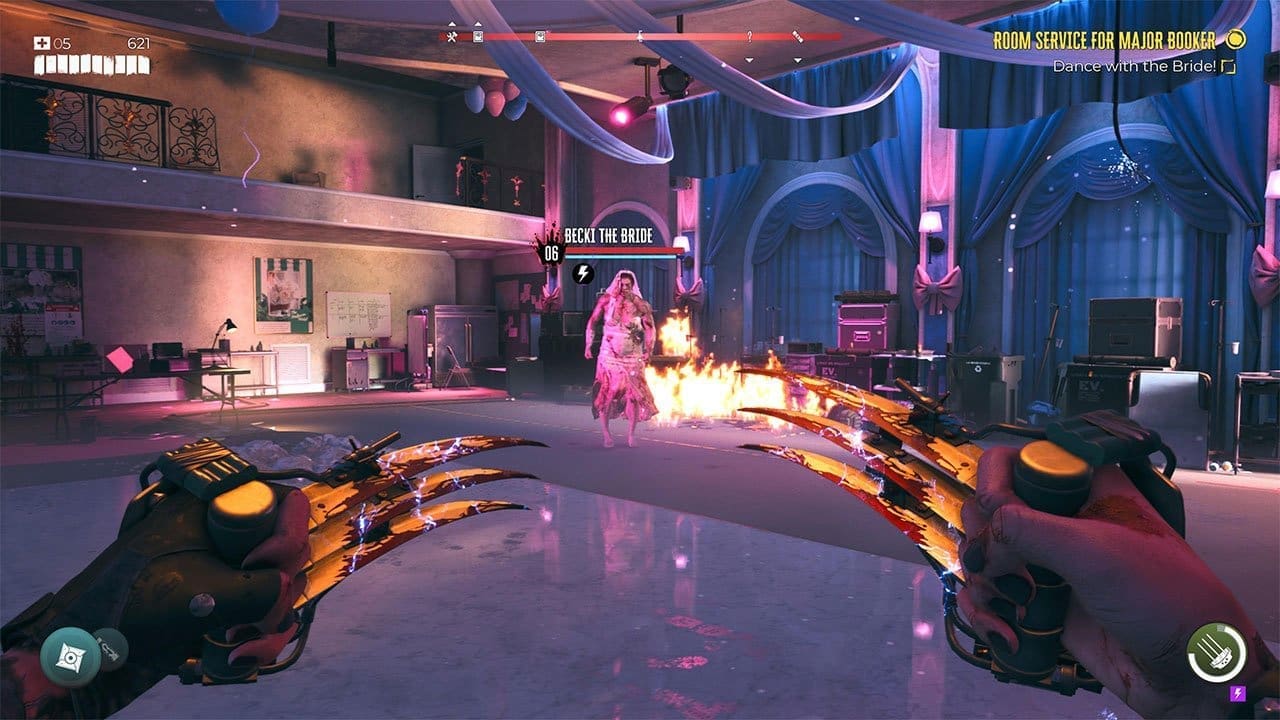
Task: Select the first weapon slot thumbnail on top bar
Action: pyautogui.click(x=477, y=37)
